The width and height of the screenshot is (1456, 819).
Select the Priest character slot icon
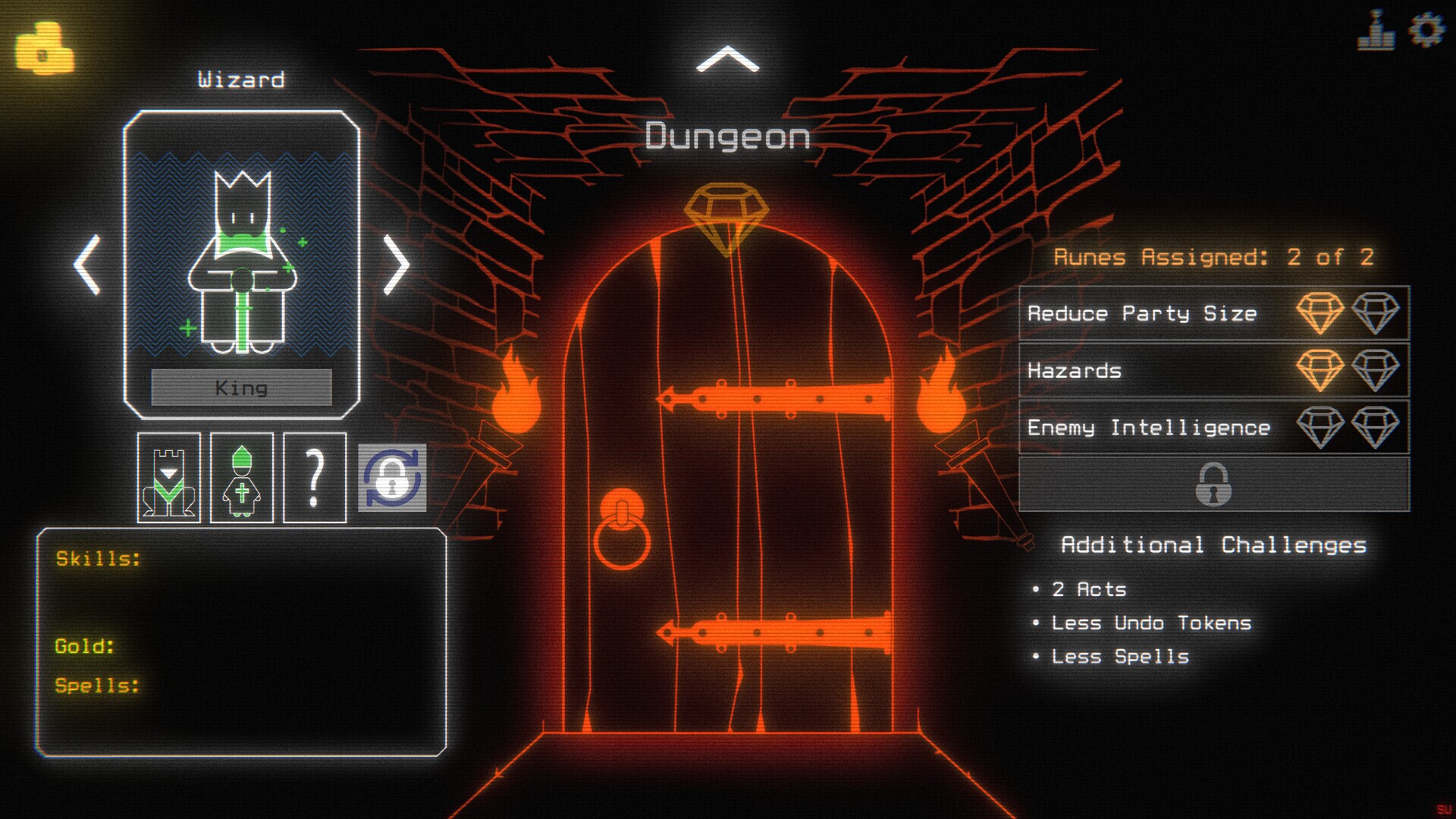point(240,479)
